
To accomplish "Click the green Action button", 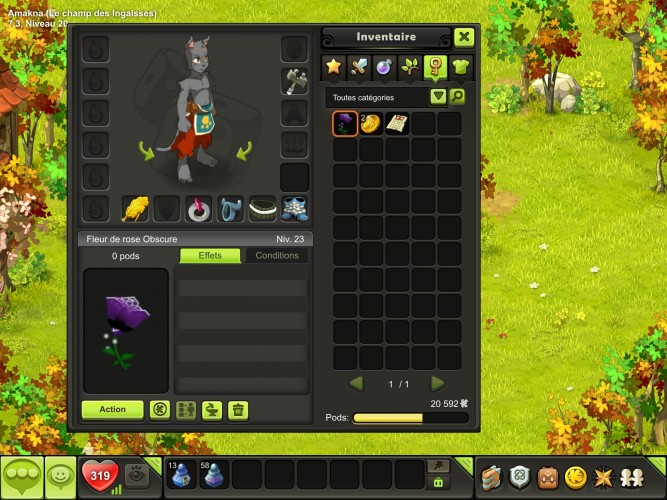I will click(x=113, y=409).
